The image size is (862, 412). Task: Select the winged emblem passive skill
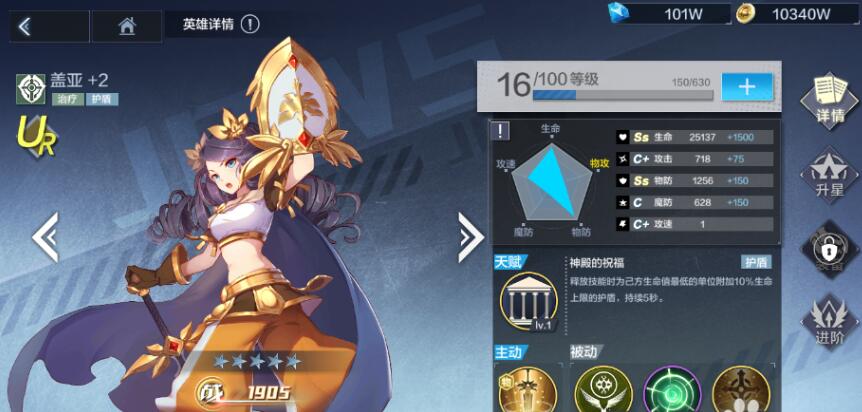point(600,390)
